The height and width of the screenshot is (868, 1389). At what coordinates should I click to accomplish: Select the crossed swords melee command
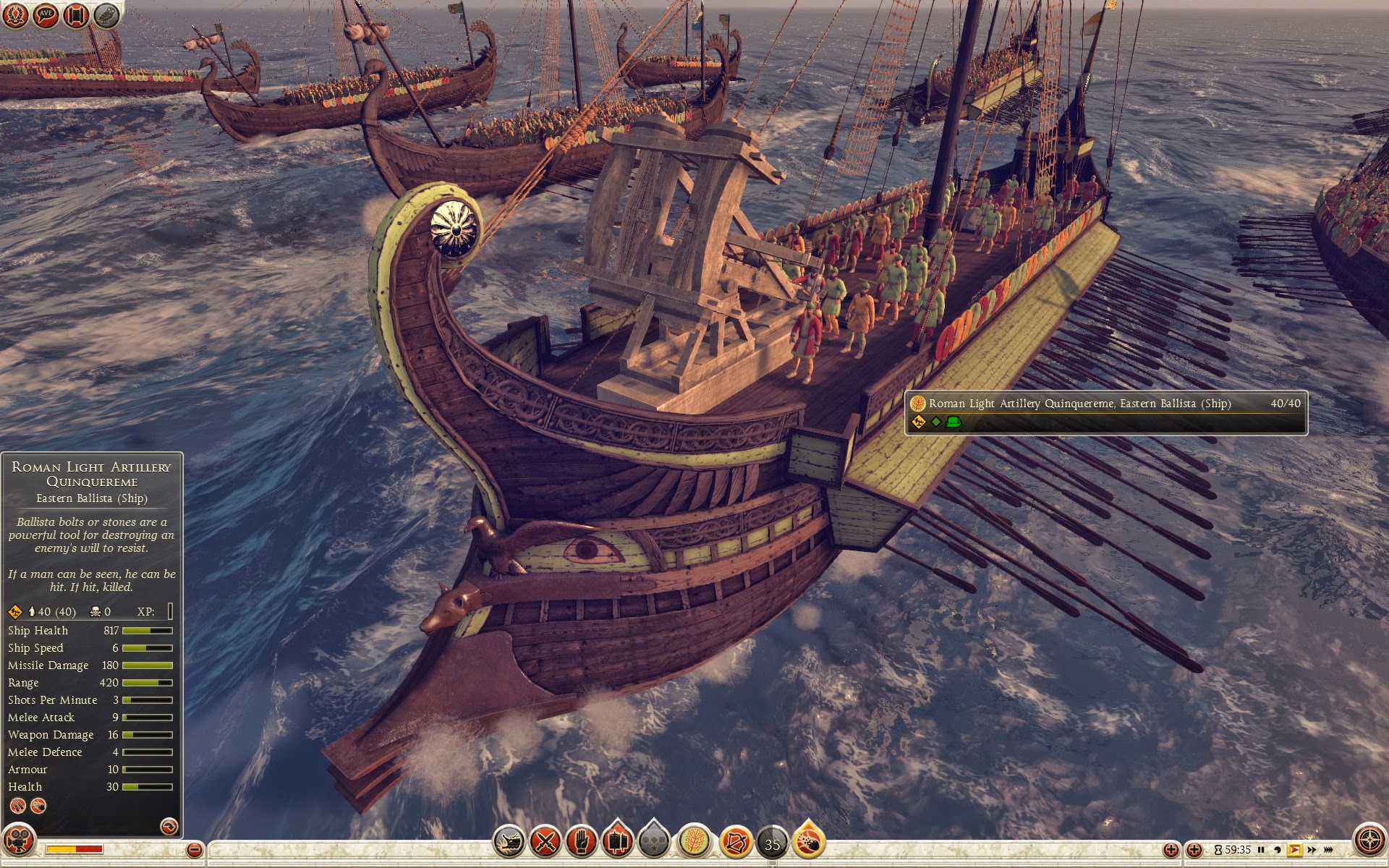point(545,842)
